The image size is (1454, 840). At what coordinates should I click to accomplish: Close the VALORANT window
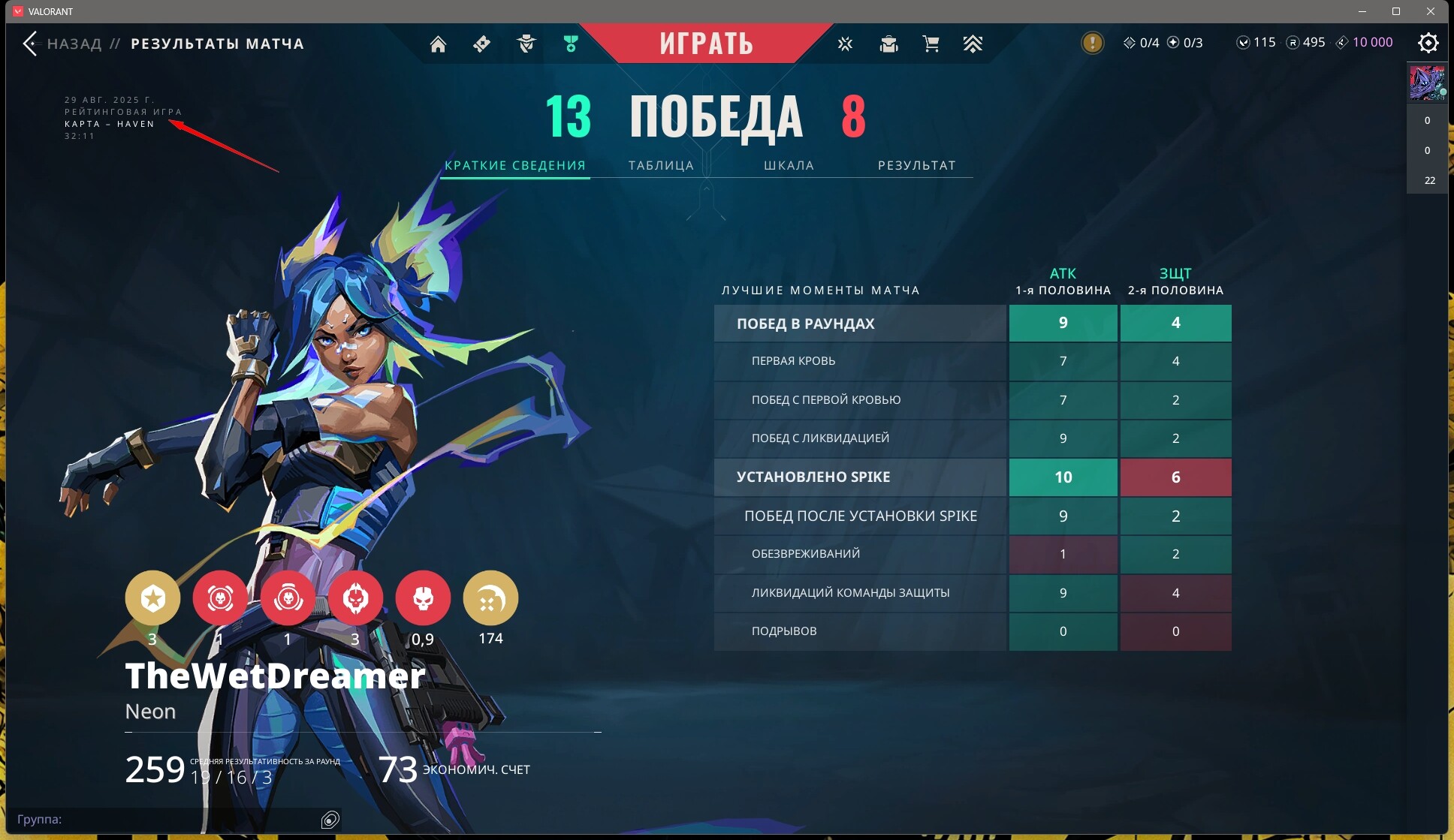point(1431,11)
